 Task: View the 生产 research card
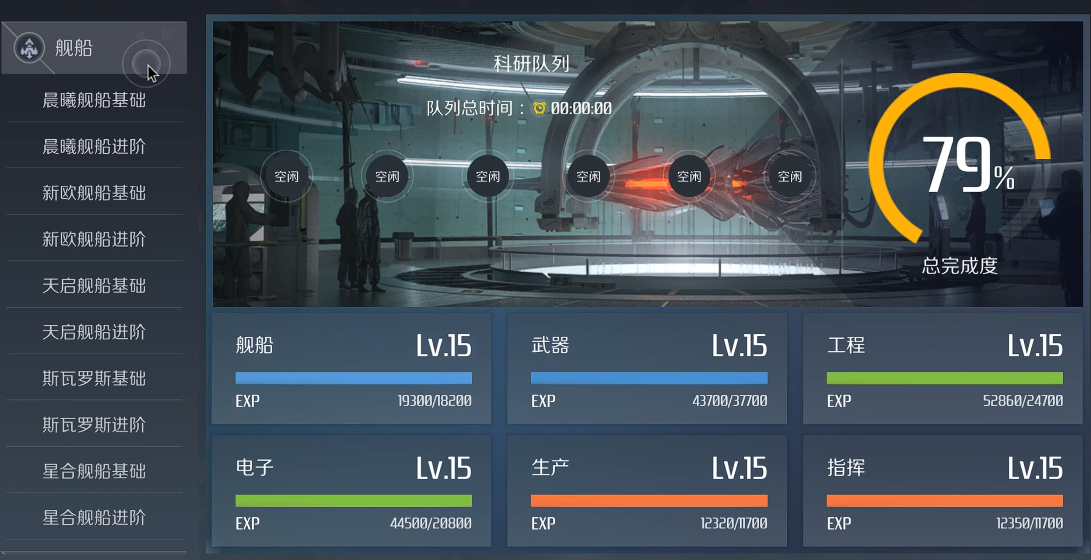(x=648, y=491)
